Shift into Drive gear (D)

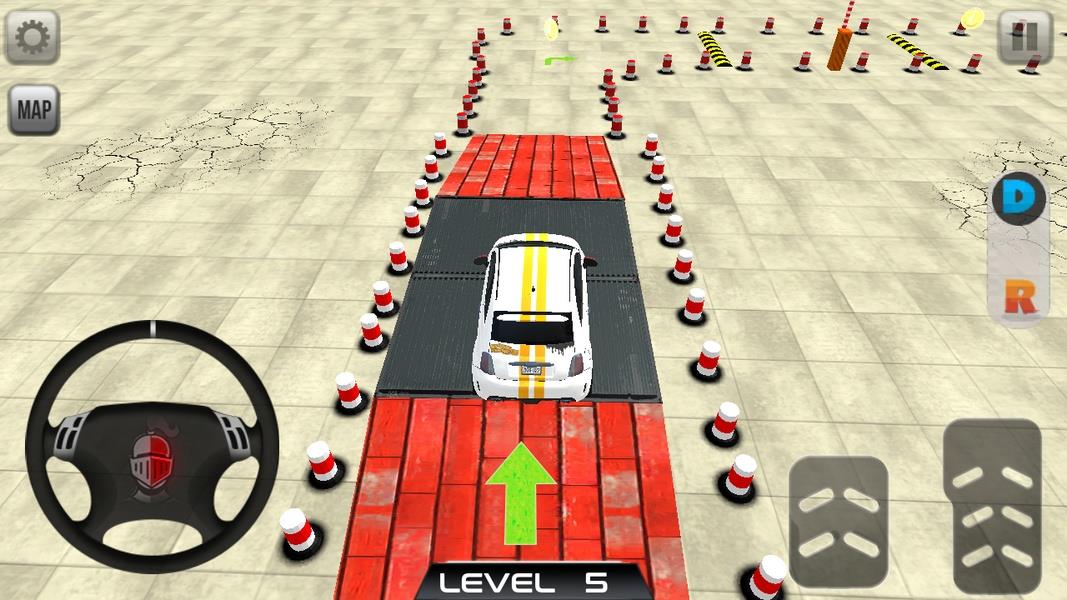click(1018, 199)
